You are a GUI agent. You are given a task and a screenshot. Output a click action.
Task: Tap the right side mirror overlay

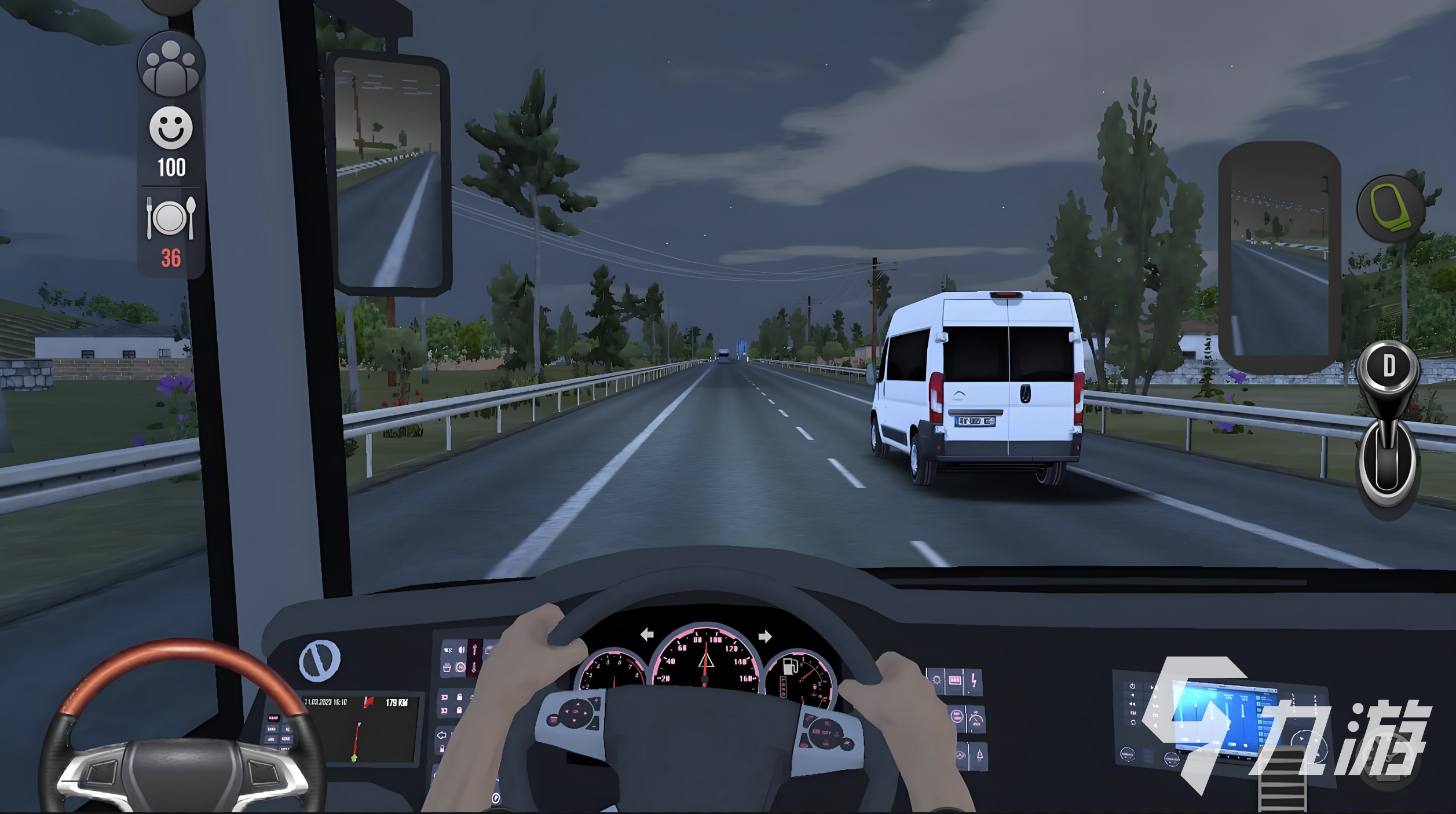point(1281,258)
